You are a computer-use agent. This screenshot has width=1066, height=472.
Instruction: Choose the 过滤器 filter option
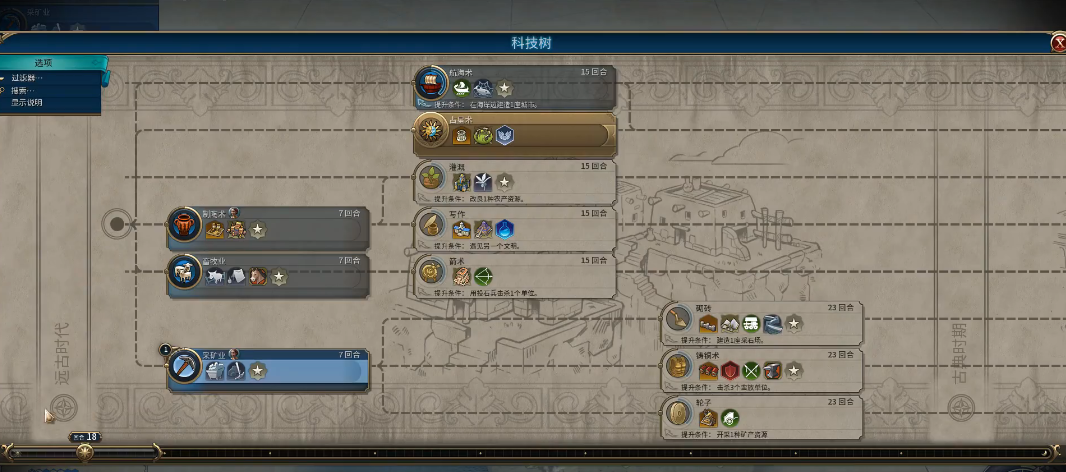[x=28, y=78]
